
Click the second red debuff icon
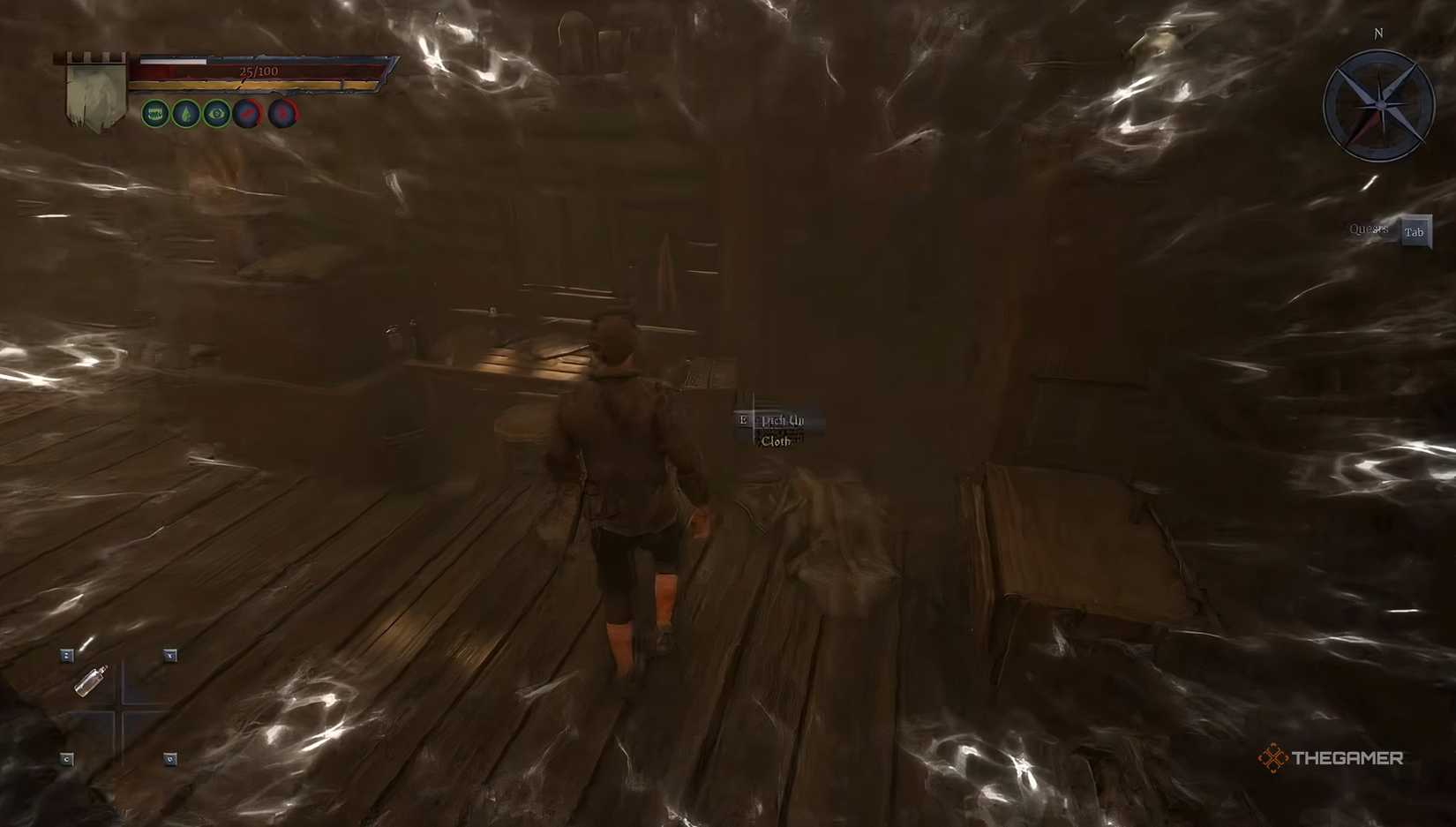pyautogui.click(x=281, y=113)
